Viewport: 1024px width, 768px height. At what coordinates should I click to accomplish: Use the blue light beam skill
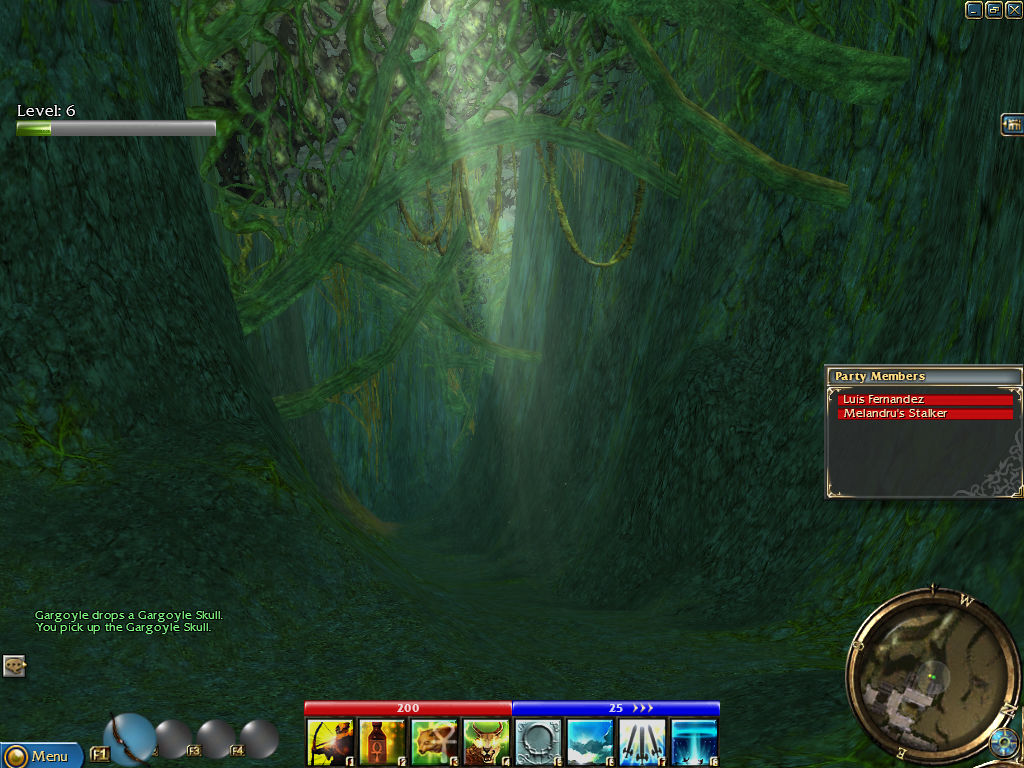click(694, 742)
